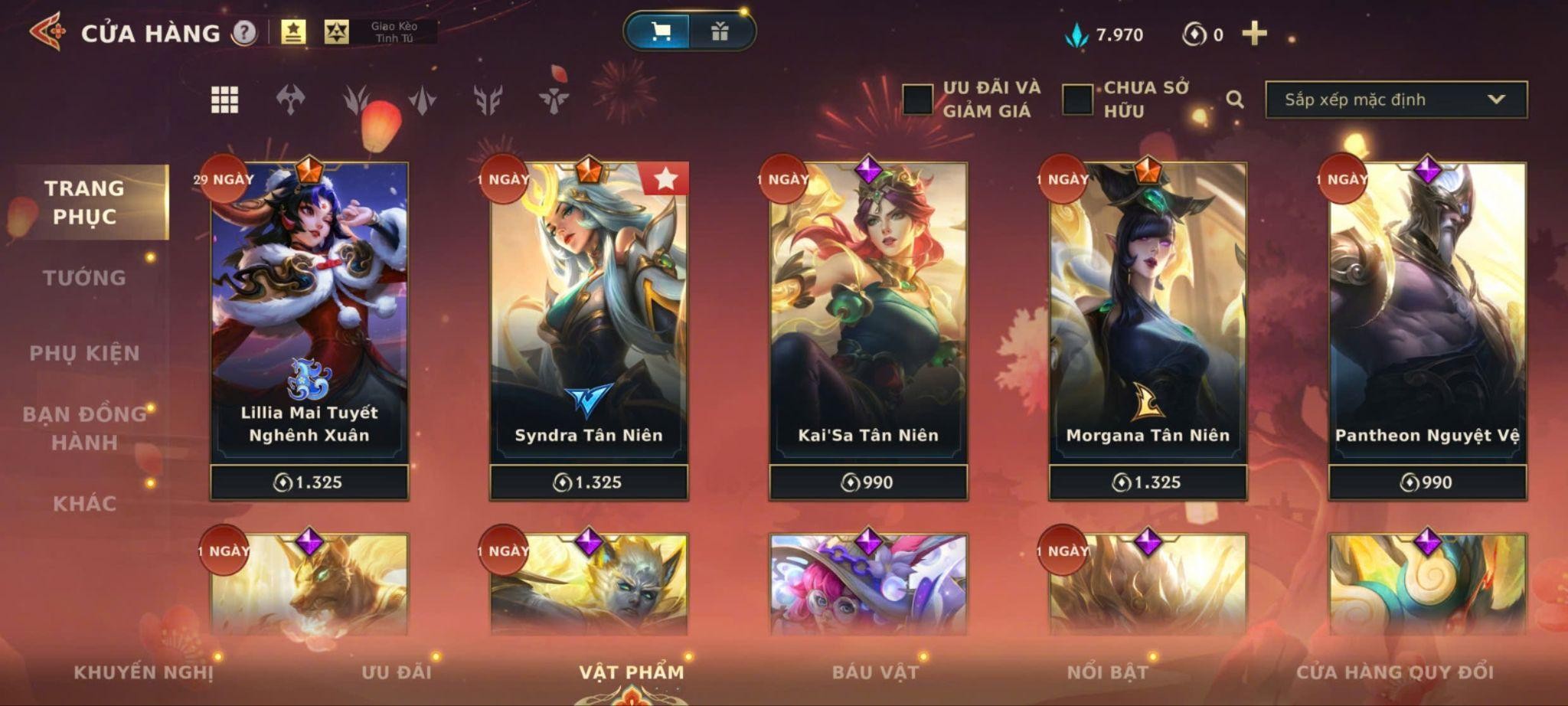Open the search magnifier
Viewport: 1568px width, 706px height.
(x=1234, y=100)
